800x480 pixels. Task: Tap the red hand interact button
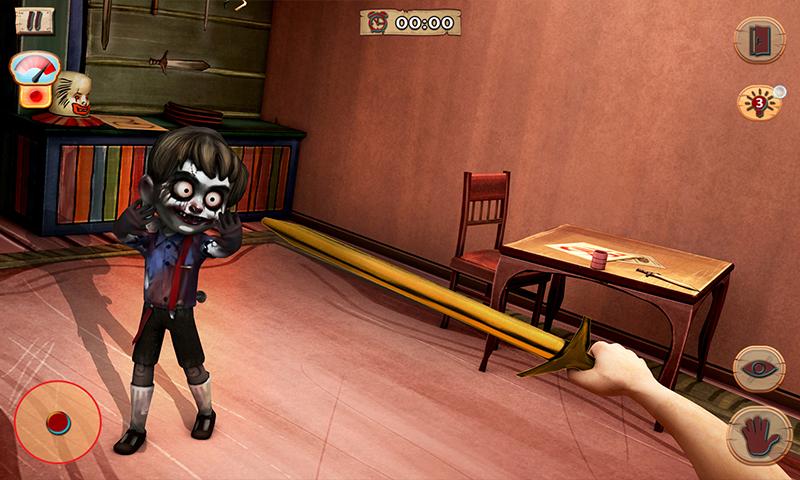(x=757, y=432)
